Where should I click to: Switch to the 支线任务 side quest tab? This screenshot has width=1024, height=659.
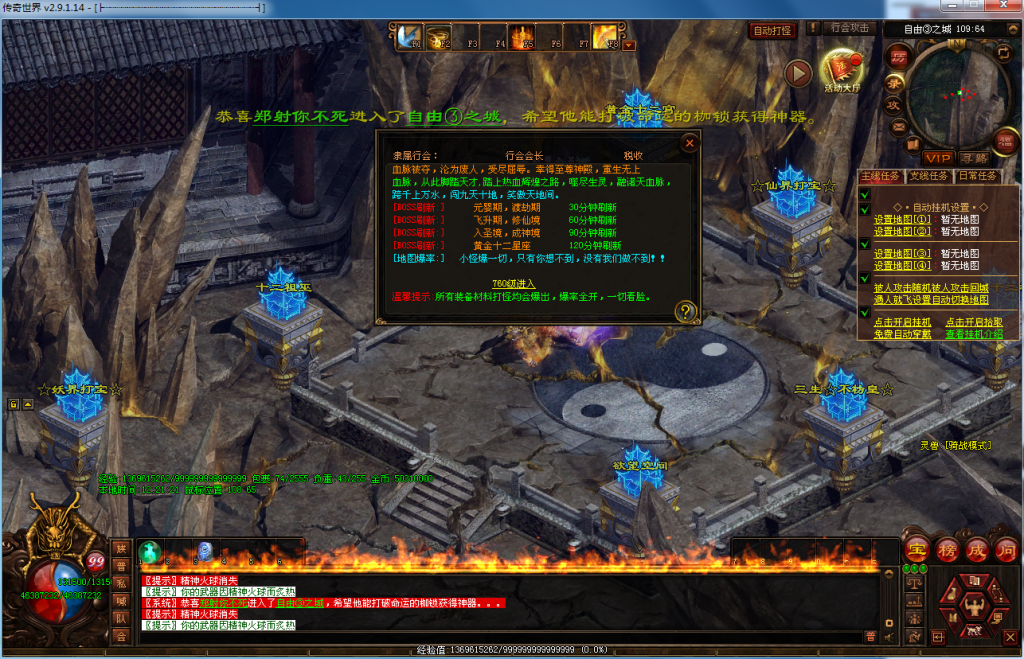pos(929,176)
